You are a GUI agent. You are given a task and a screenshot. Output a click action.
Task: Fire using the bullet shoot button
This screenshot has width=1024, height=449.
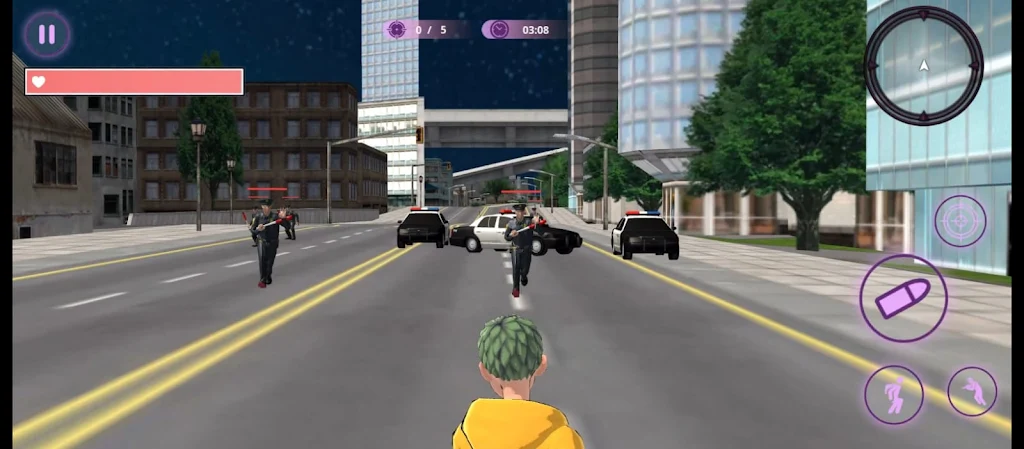903,298
